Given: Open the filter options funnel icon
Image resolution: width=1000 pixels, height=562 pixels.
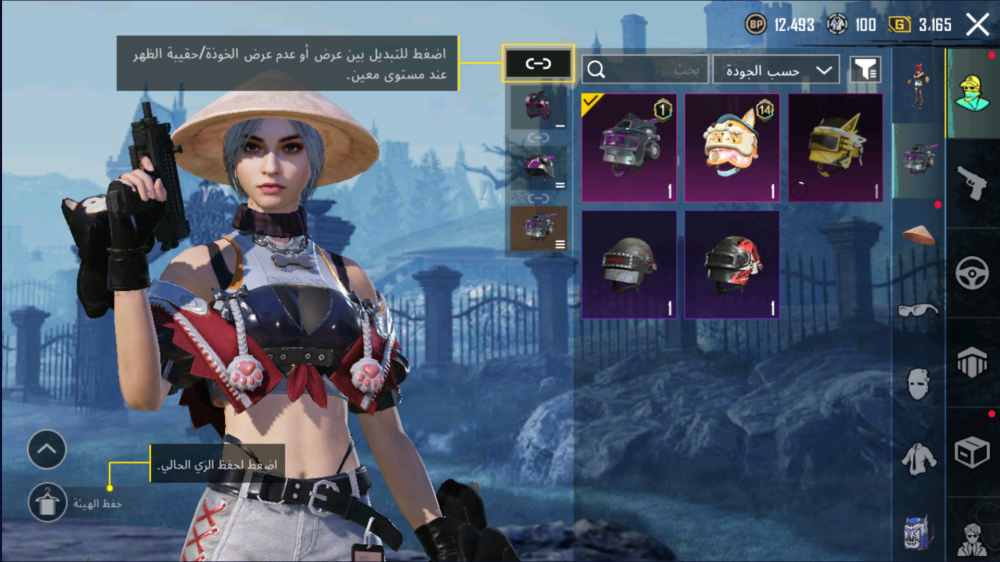Looking at the screenshot, I should pyautogui.click(x=865, y=69).
